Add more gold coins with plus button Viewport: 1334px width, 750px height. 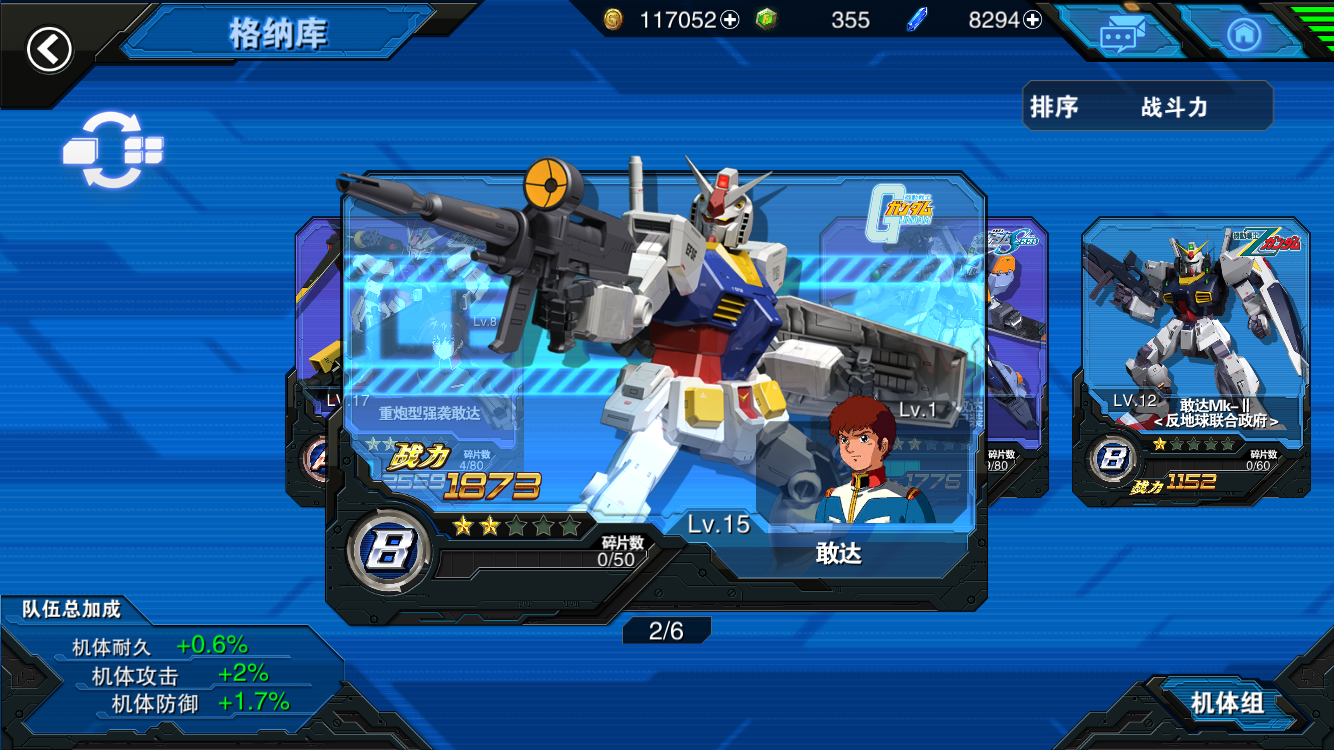pyautogui.click(x=730, y=20)
